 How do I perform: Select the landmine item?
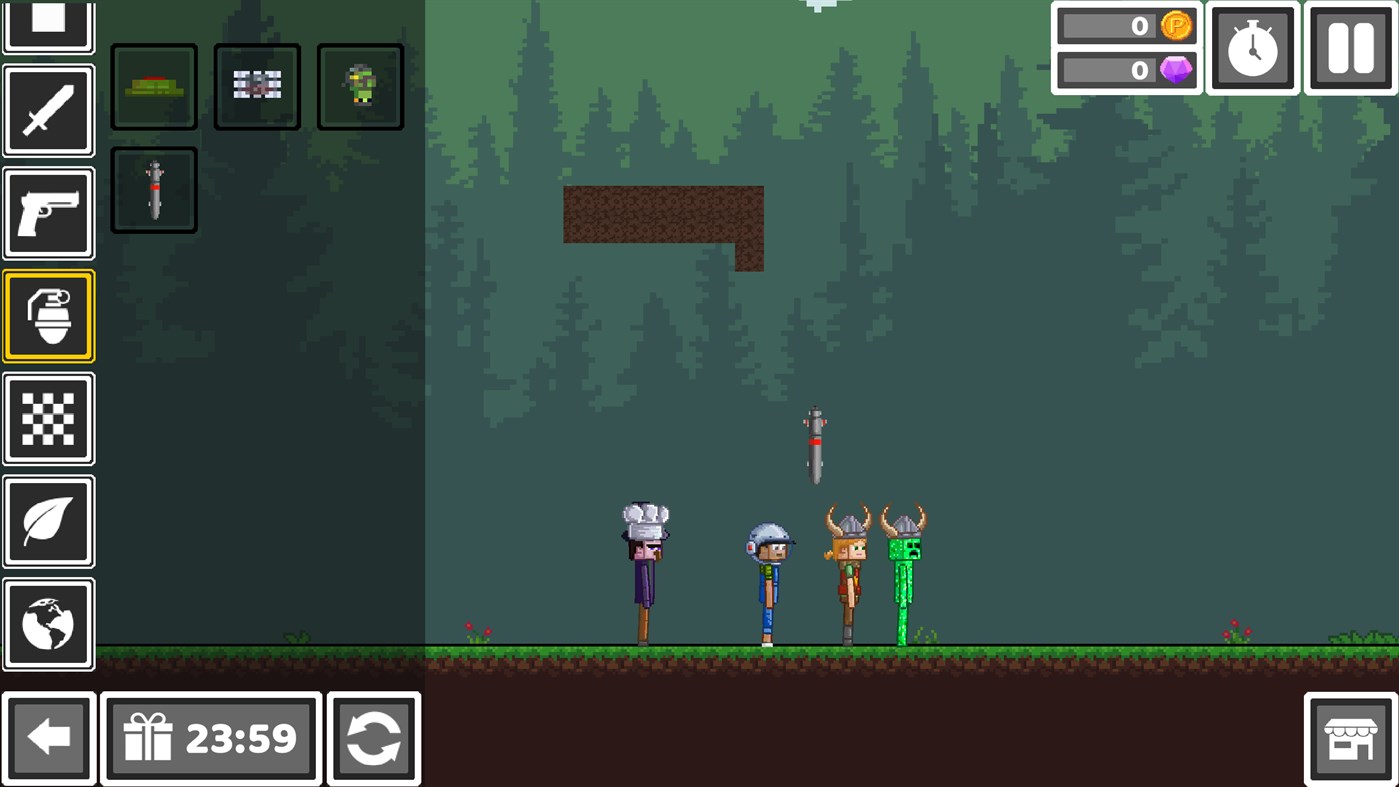point(153,86)
